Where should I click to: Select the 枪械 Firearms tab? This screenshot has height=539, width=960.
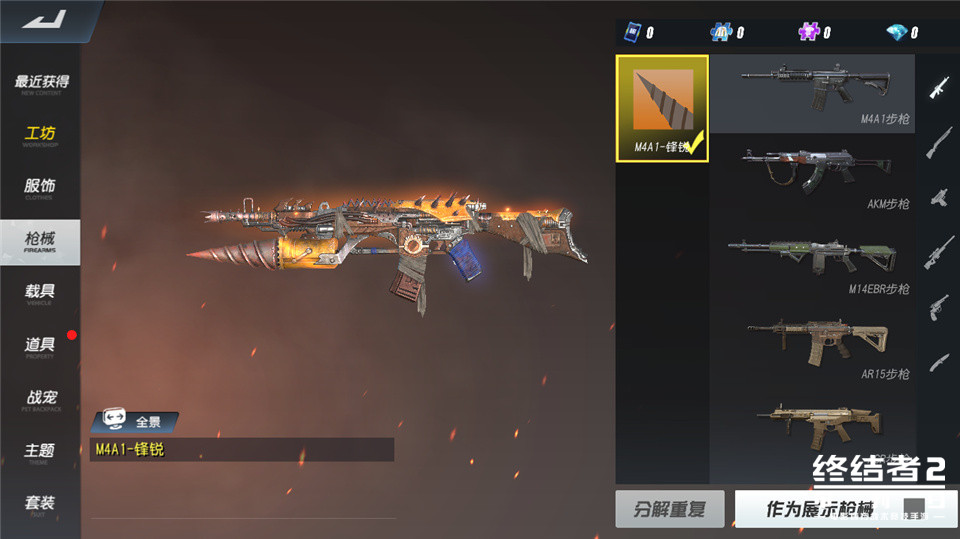pos(41,240)
